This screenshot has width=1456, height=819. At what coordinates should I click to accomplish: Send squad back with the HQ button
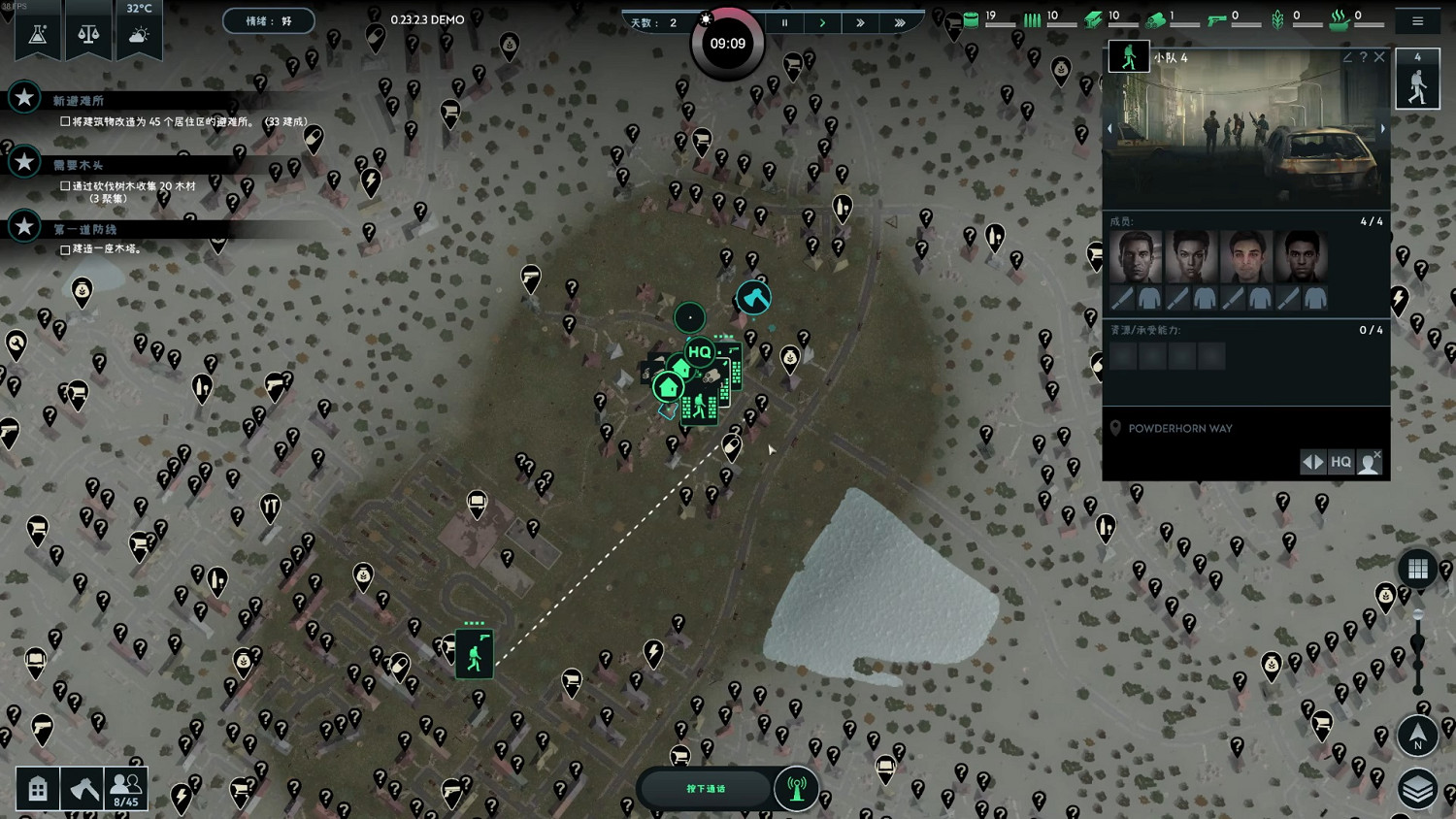[1340, 462]
